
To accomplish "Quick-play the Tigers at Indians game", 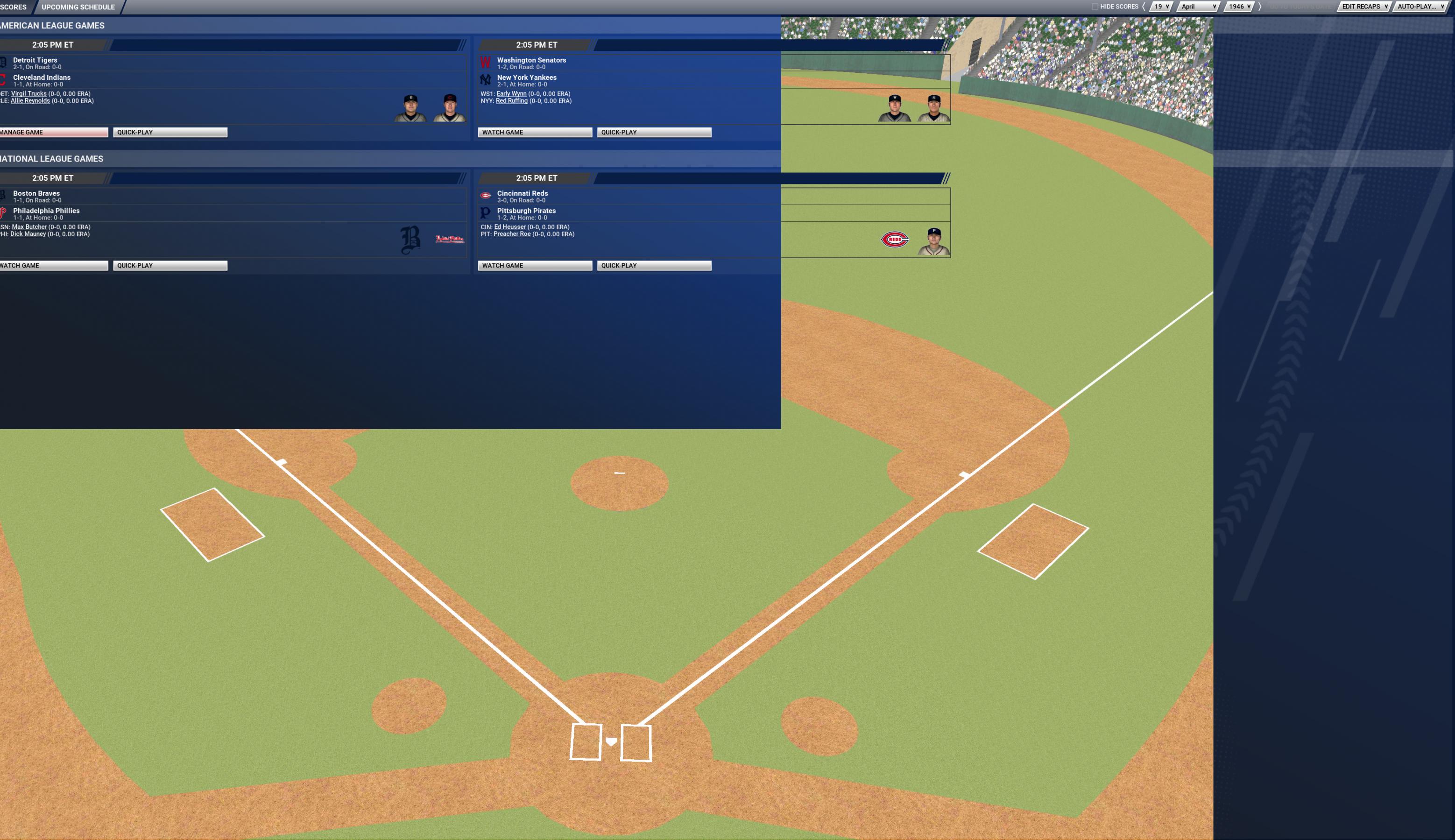I will click(170, 132).
